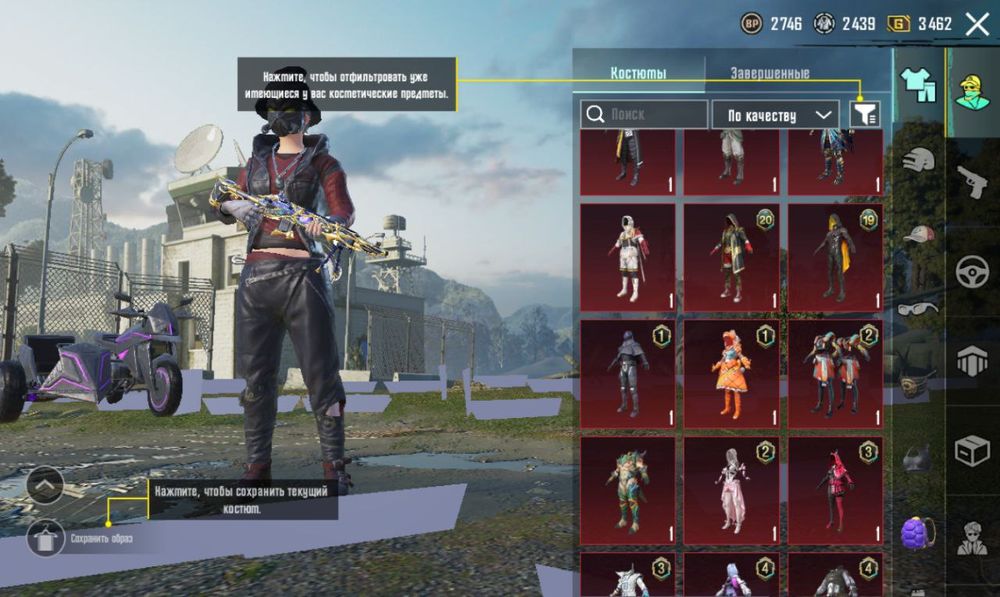Choose the red-hooded dark costume

[835, 489]
